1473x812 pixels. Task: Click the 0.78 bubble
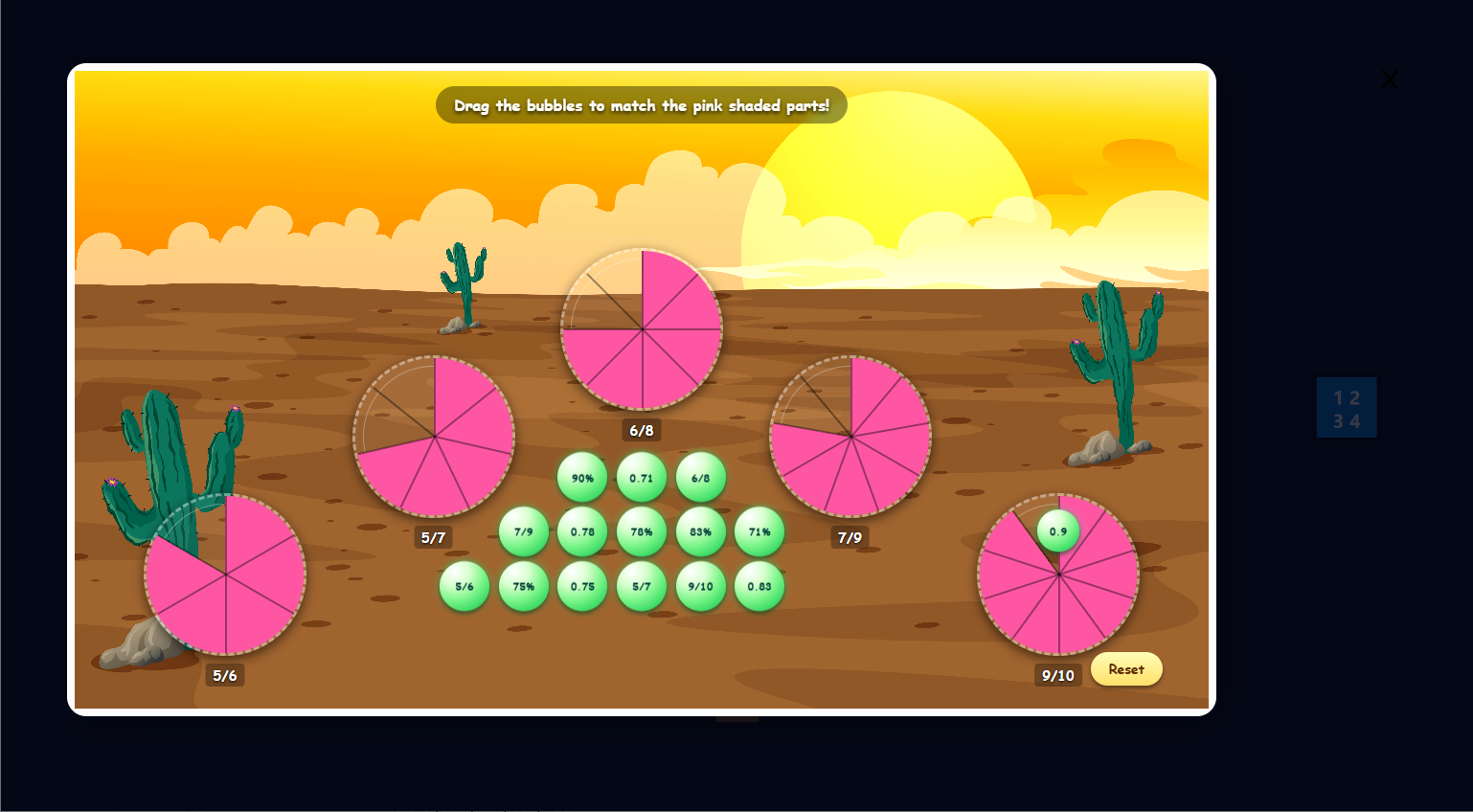tap(582, 531)
